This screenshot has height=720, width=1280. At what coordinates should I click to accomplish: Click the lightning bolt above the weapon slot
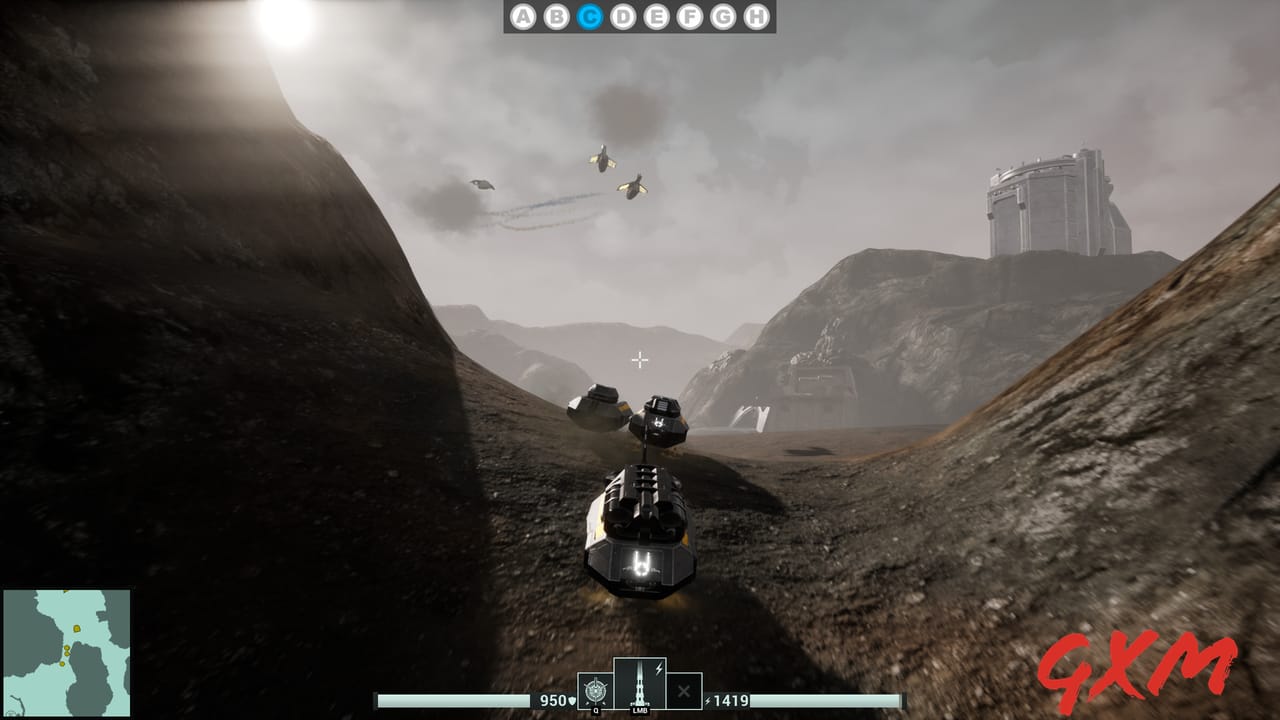click(659, 667)
